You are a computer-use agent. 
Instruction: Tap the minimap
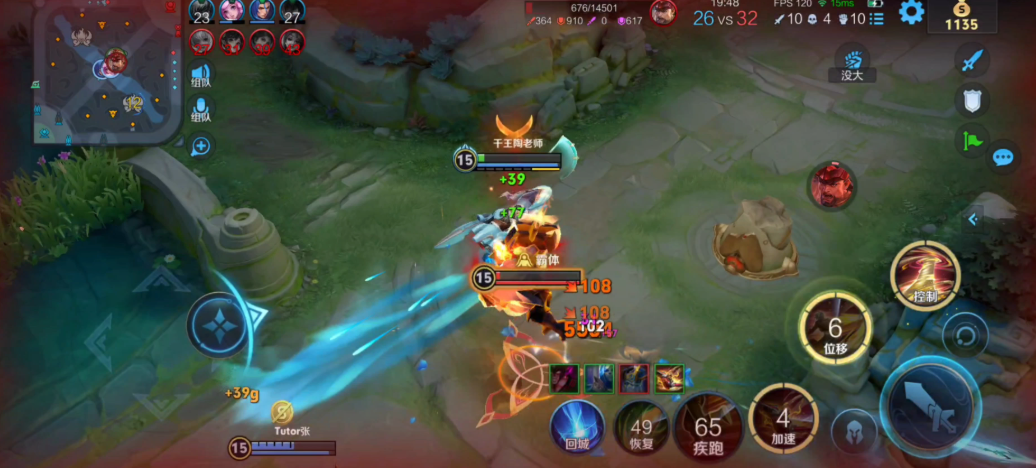[107, 72]
